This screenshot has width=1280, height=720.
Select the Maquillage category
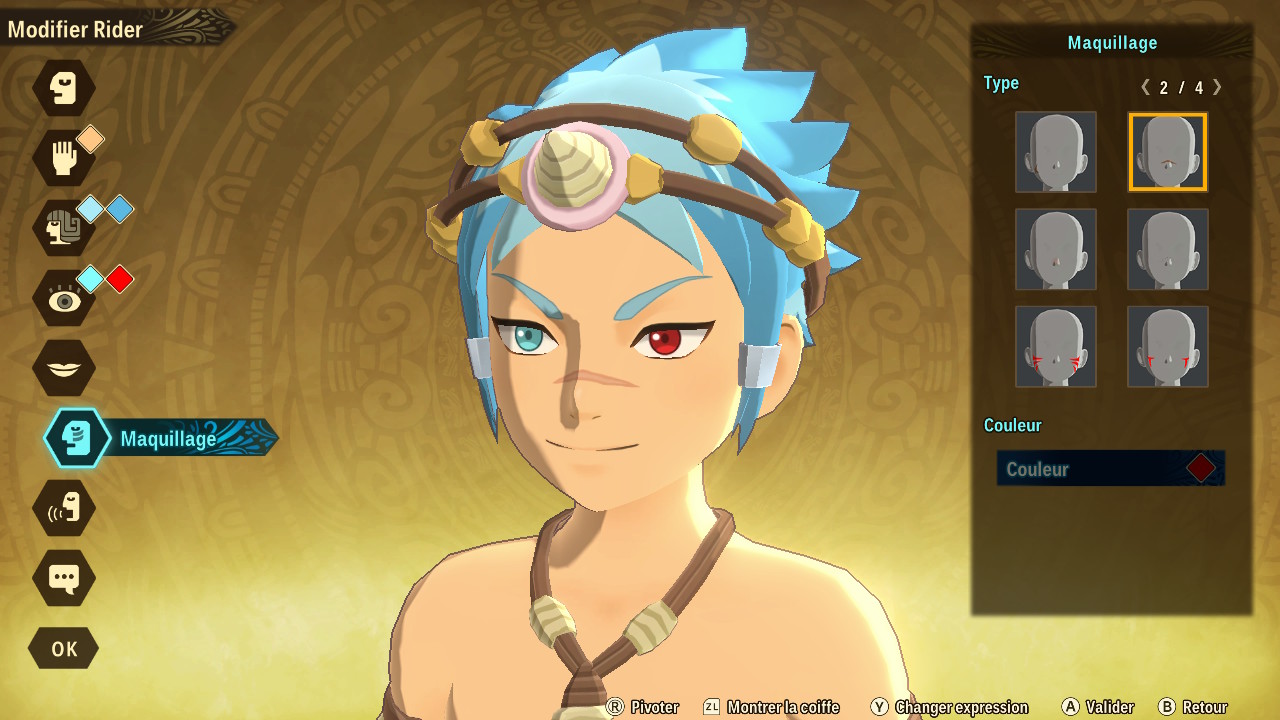pos(78,438)
